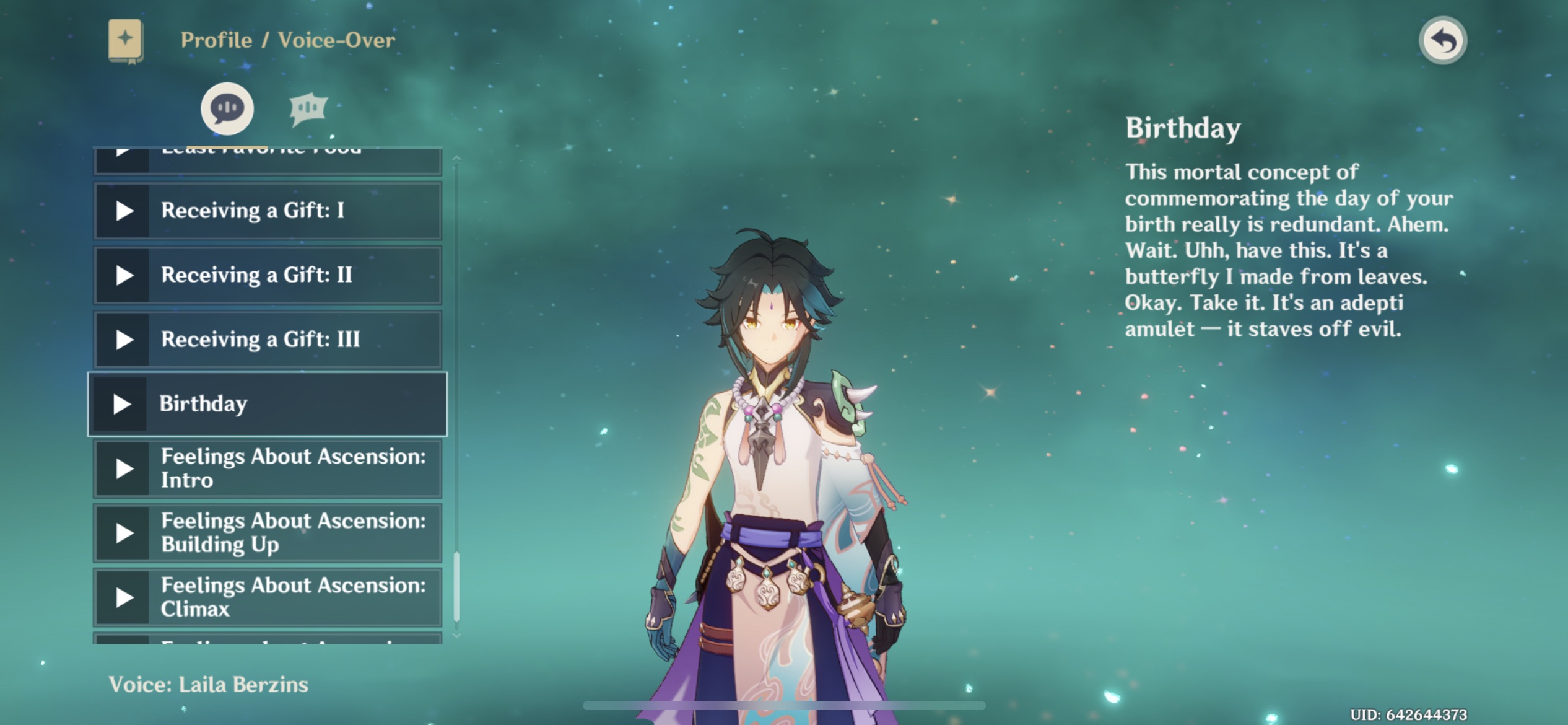Switch to the story voice-over tab
This screenshot has width=1568, height=725.
tap(227, 108)
